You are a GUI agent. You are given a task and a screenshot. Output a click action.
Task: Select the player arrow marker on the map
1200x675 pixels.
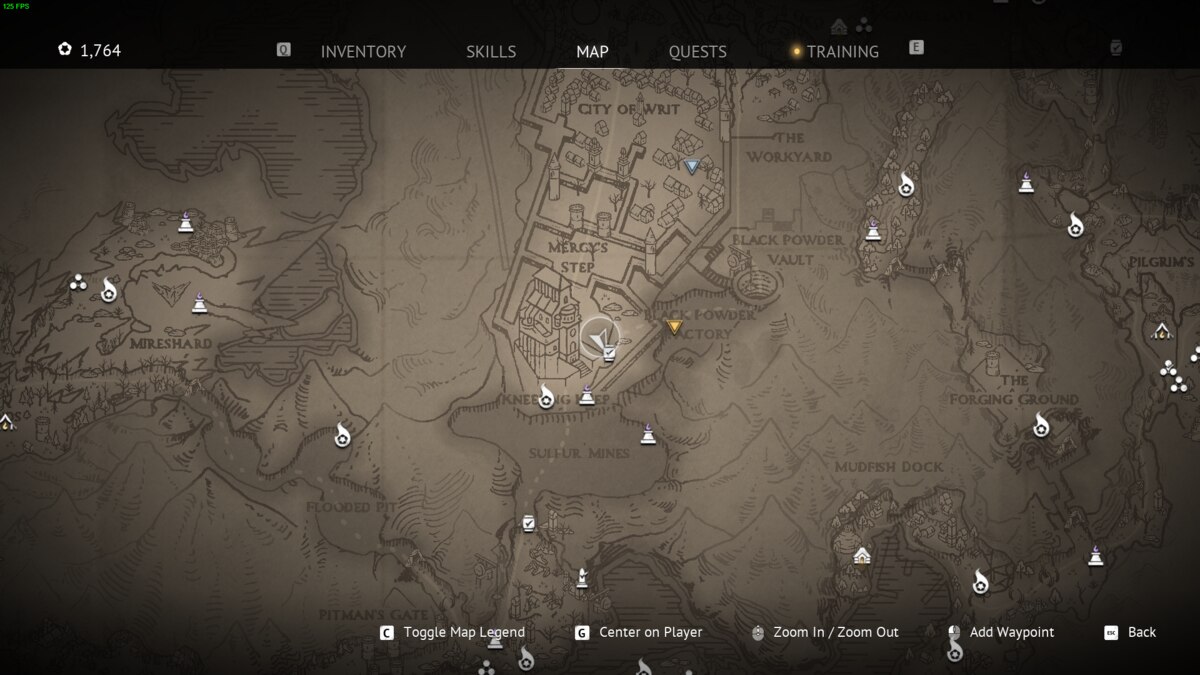point(599,338)
